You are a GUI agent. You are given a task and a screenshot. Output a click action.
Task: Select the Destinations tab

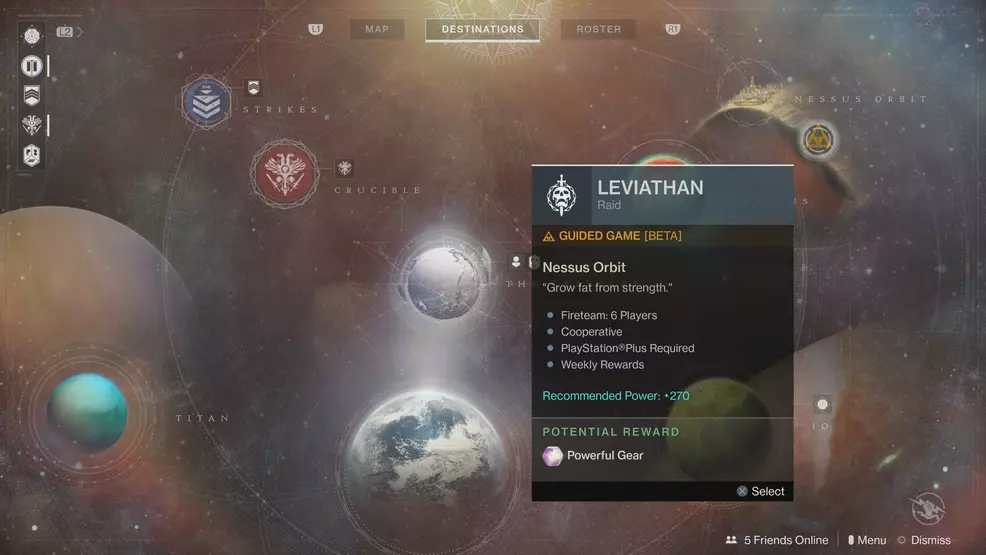pos(482,29)
